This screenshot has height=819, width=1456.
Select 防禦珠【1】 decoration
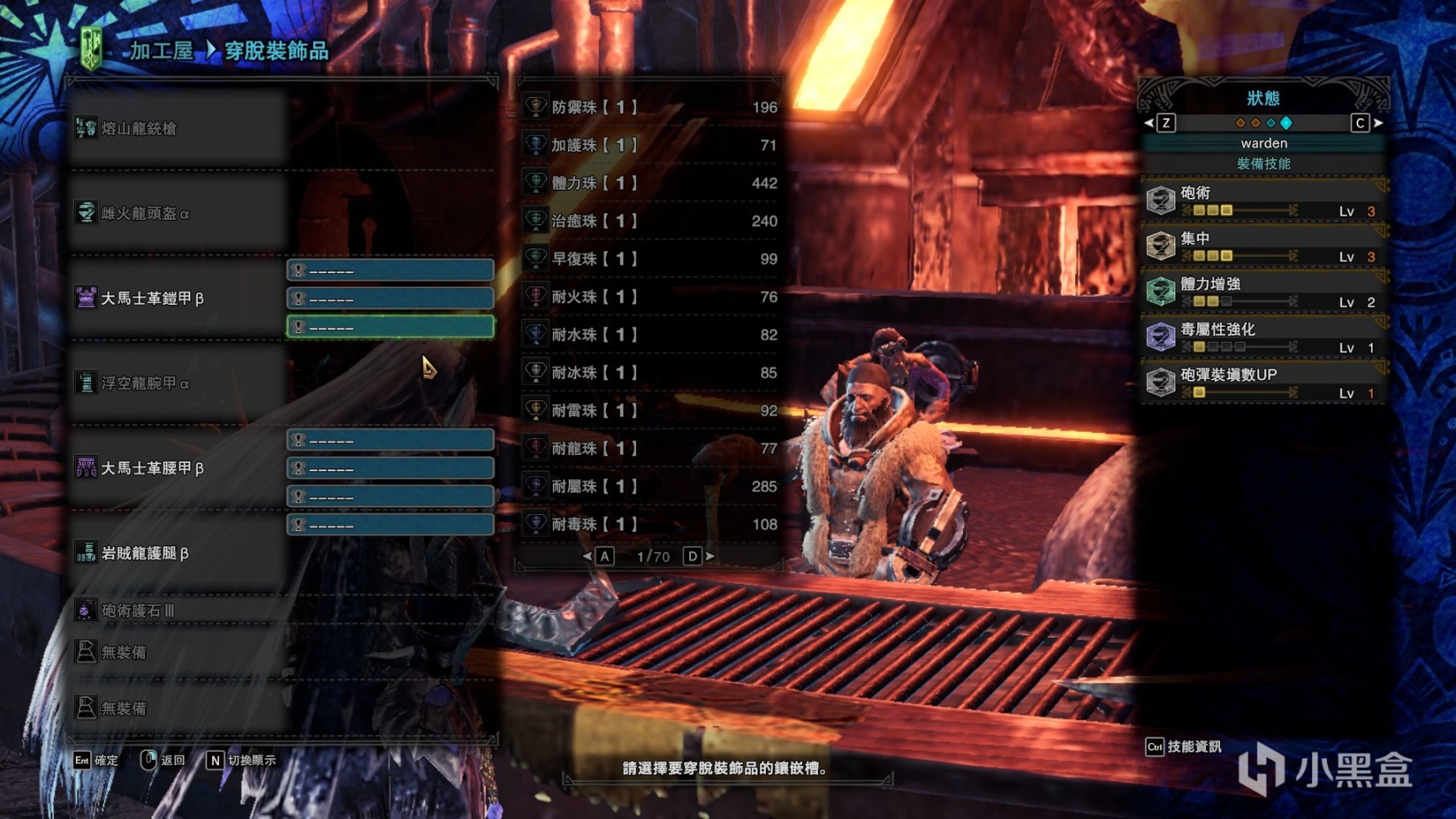click(x=649, y=107)
